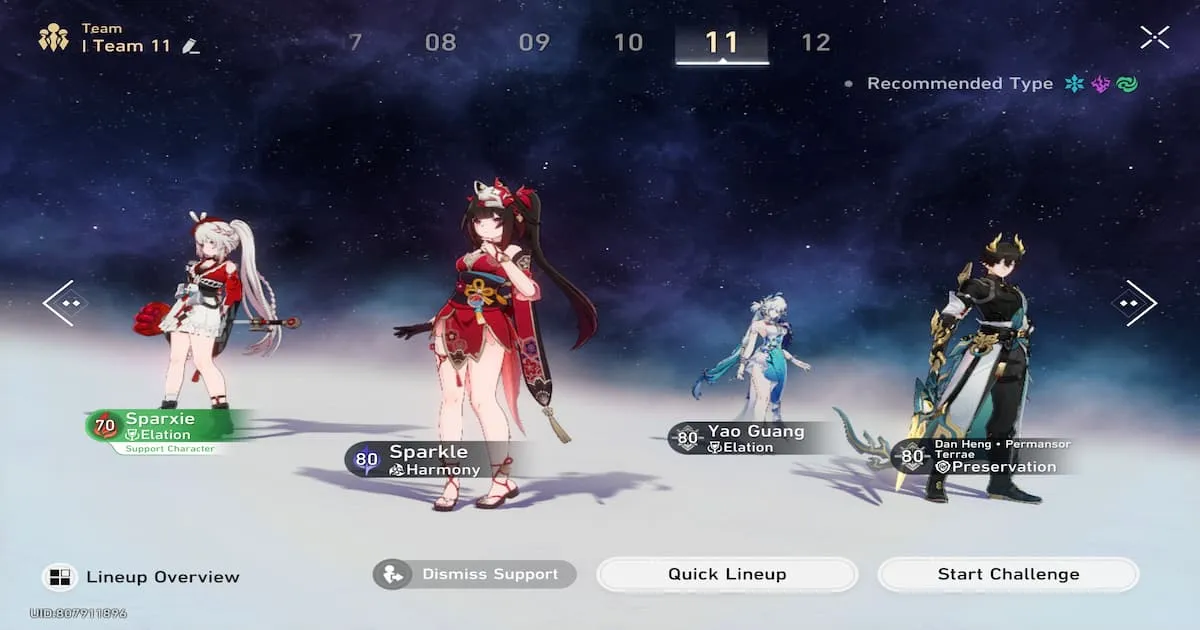Rename Team 11 with pencil icon
The width and height of the screenshot is (1200, 630).
tap(191, 46)
